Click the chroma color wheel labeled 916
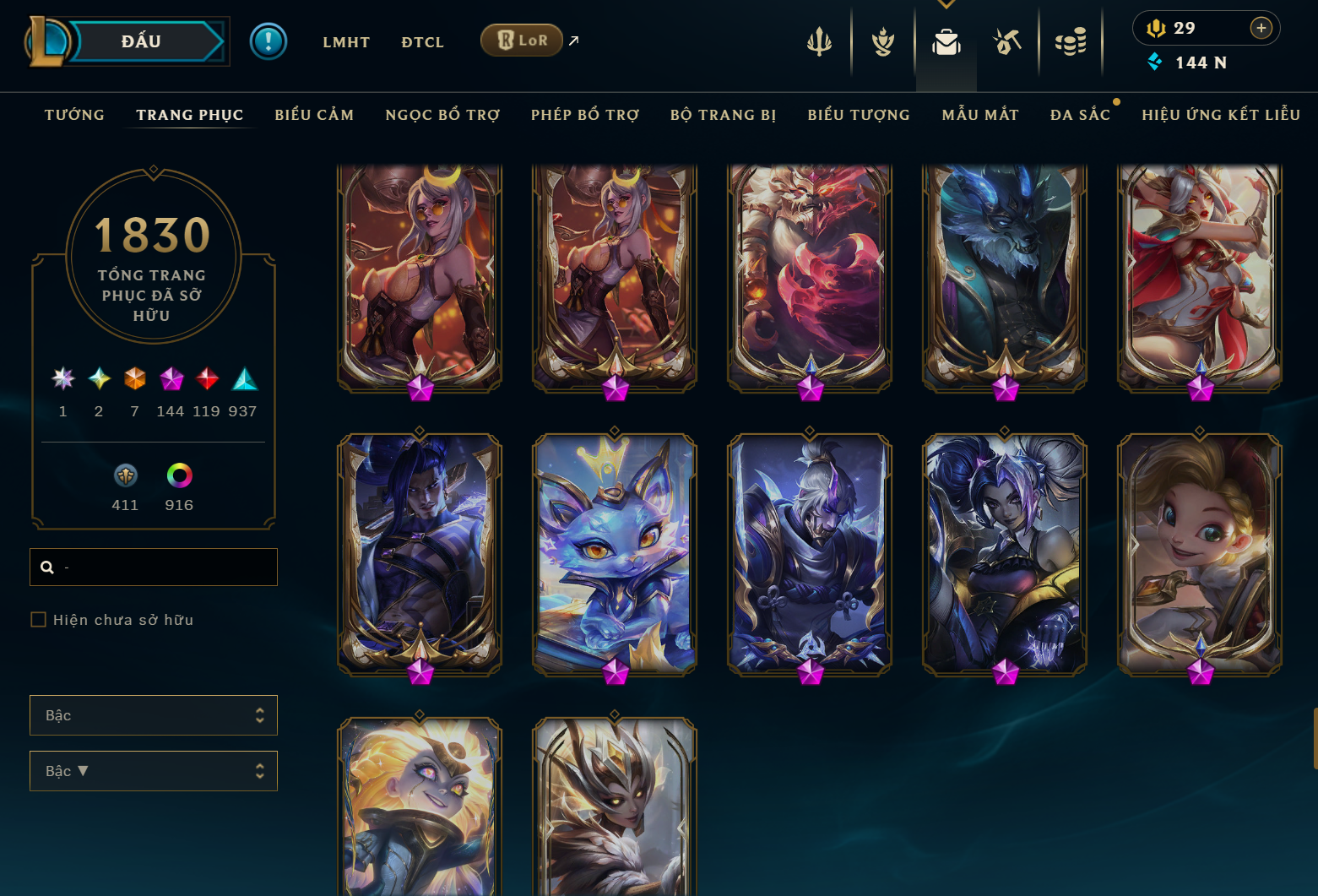The image size is (1318, 896). (x=178, y=475)
